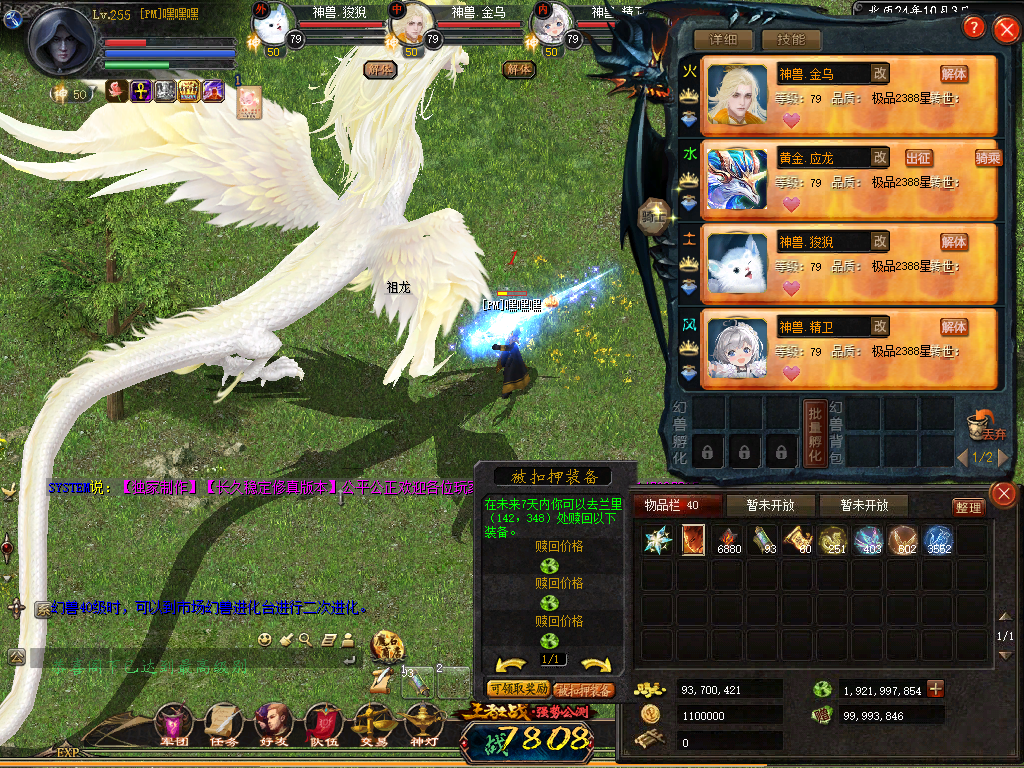
Task: Click 出征 to deploy 黄金.应龙
Action: point(918,158)
